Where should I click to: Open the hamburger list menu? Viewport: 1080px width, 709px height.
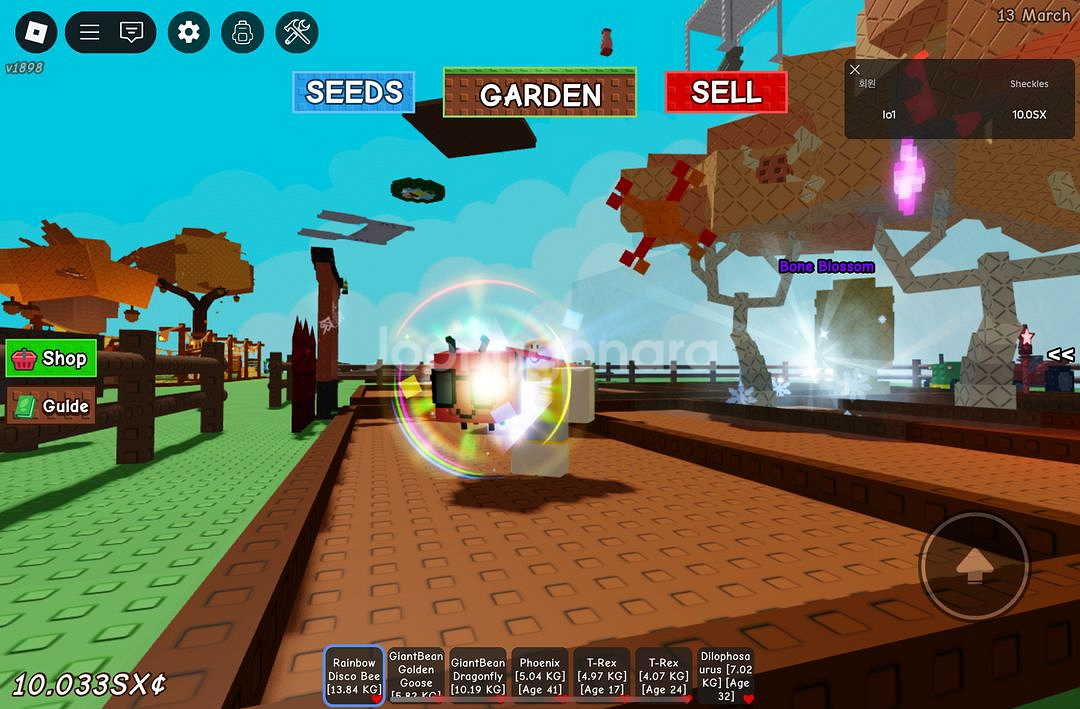[x=90, y=32]
